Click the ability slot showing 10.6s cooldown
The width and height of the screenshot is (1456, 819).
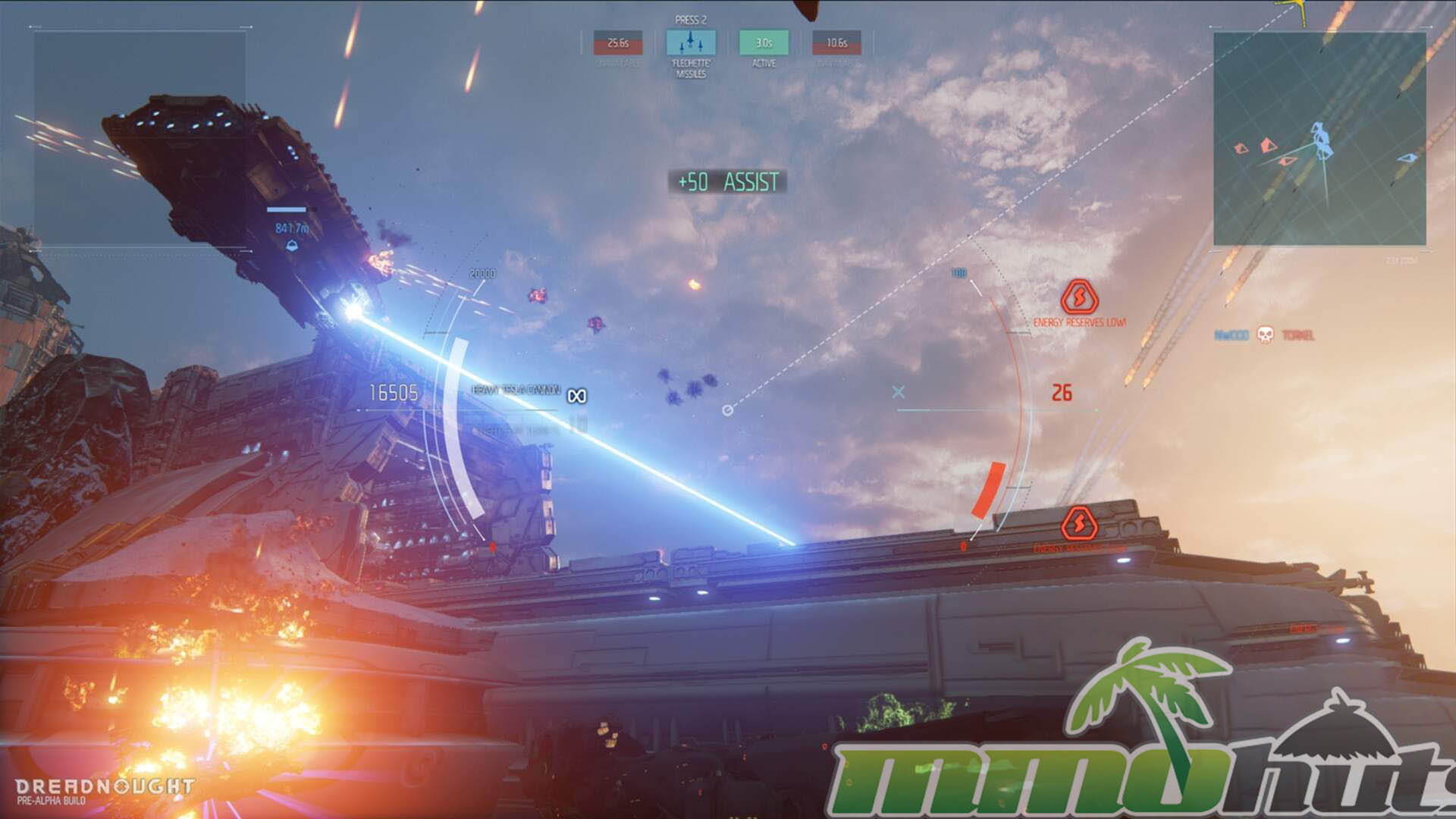click(x=836, y=42)
